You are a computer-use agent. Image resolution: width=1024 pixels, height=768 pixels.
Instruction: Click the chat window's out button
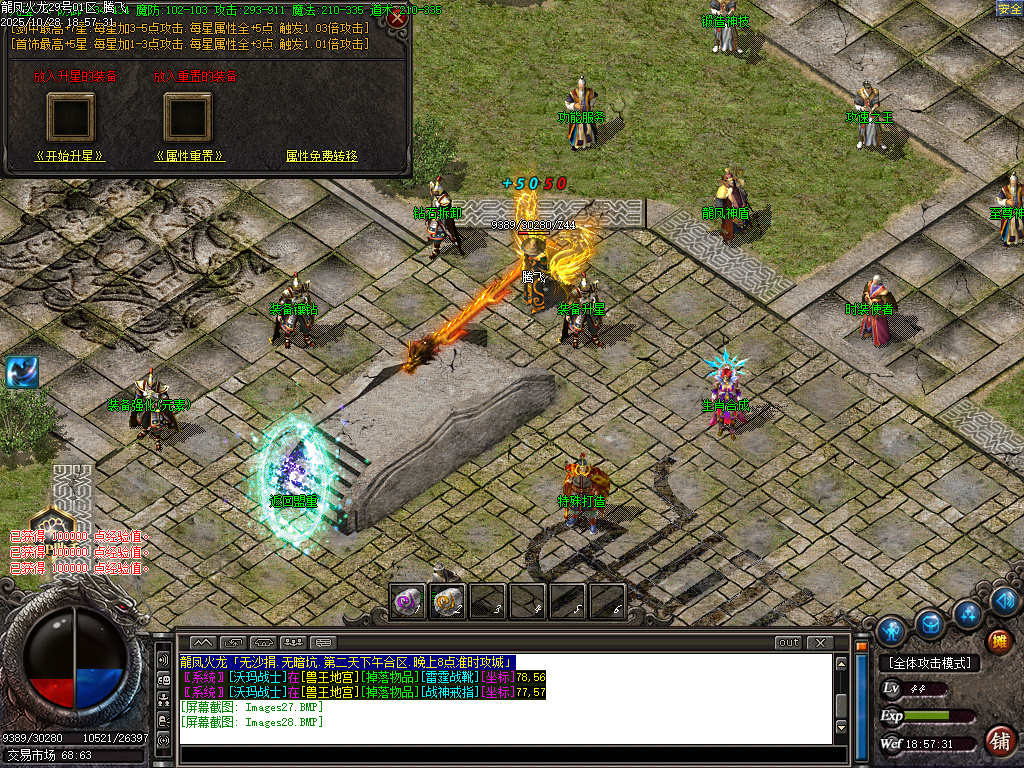(788, 643)
